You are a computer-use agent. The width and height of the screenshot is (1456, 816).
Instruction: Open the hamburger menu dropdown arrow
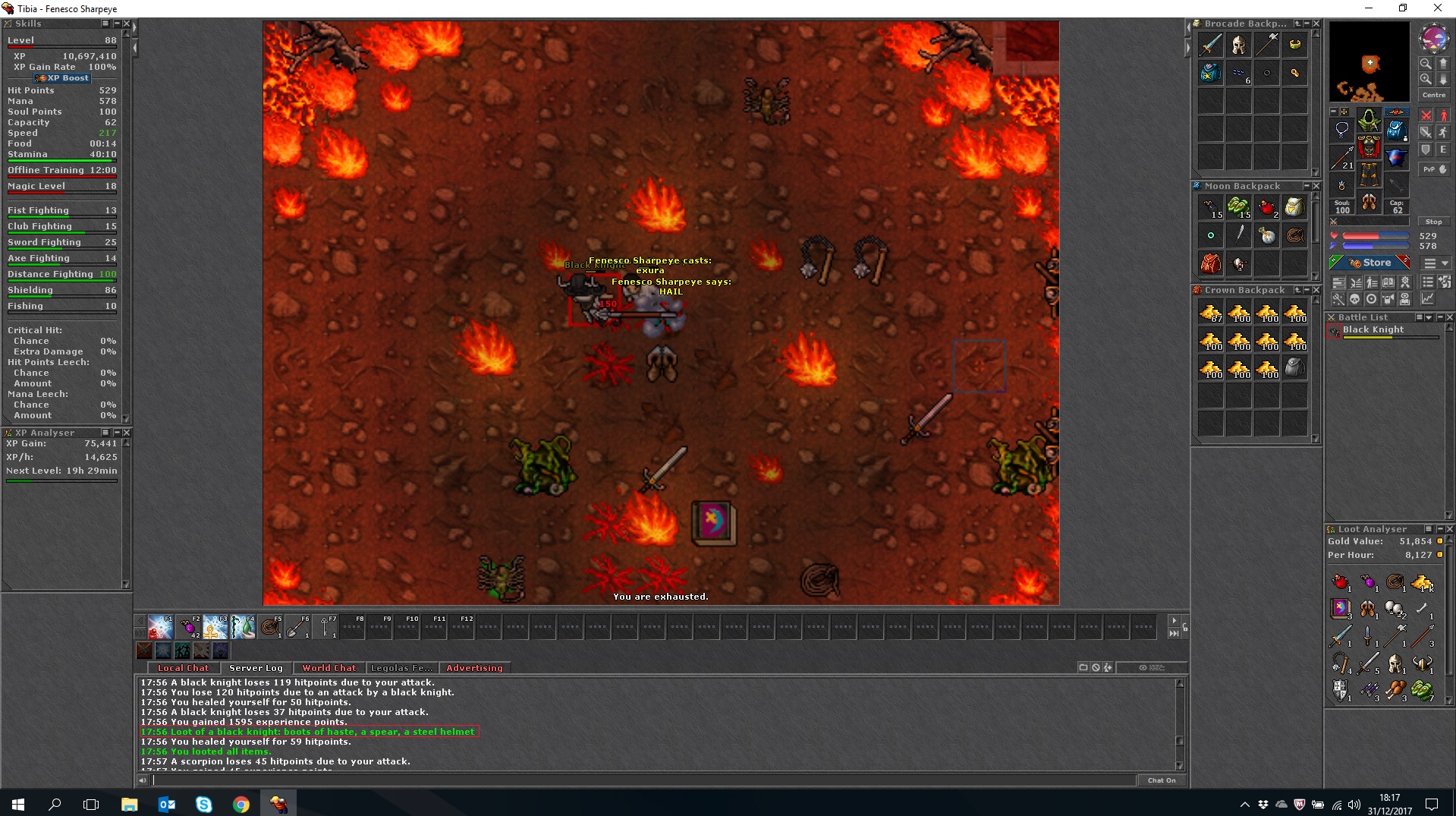pyautogui.click(x=1445, y=263)
